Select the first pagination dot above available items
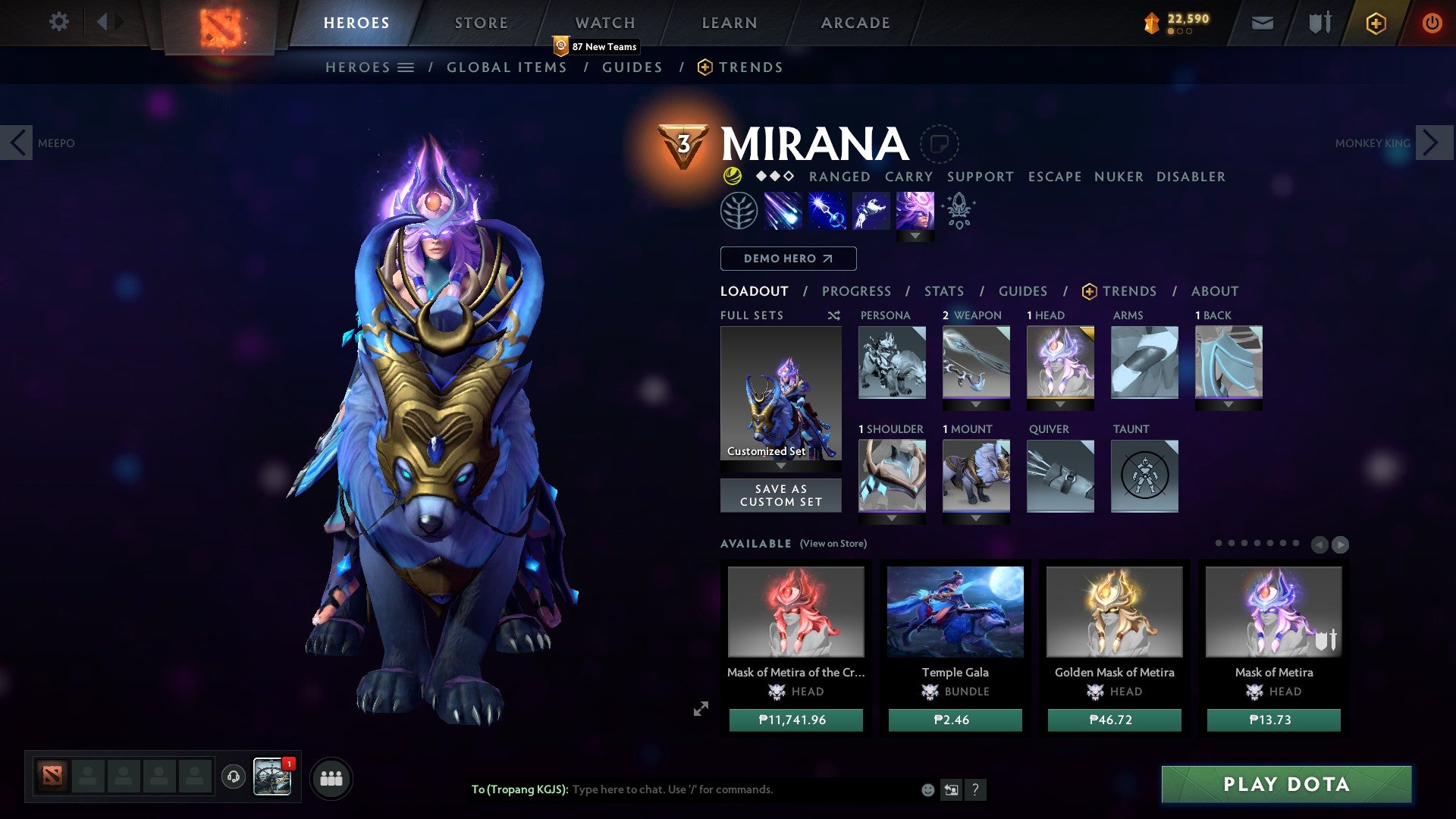1456x819 pixels. tap(1219, 543)
